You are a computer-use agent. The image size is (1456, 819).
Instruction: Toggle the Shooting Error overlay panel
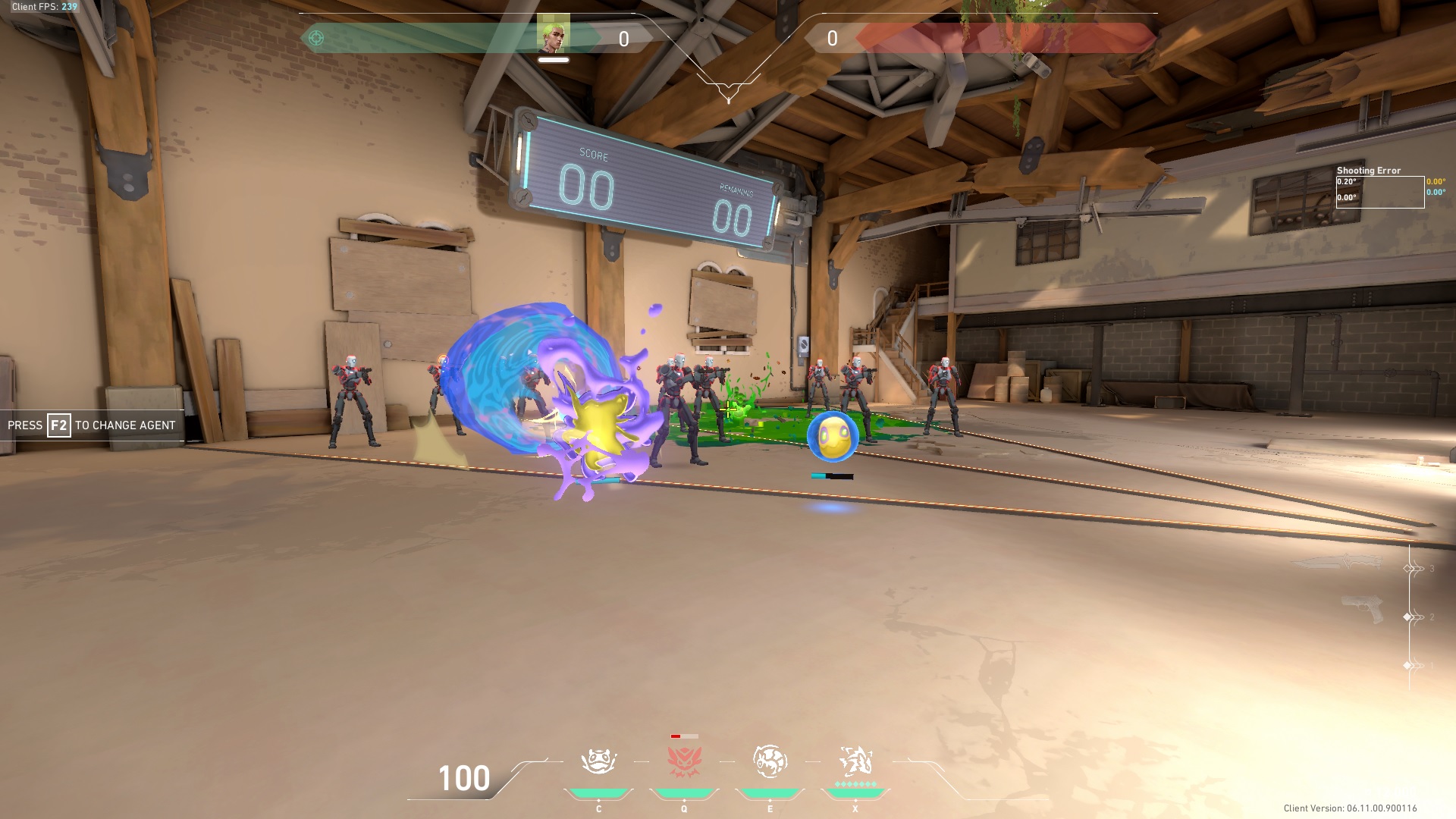(1369, 171)
